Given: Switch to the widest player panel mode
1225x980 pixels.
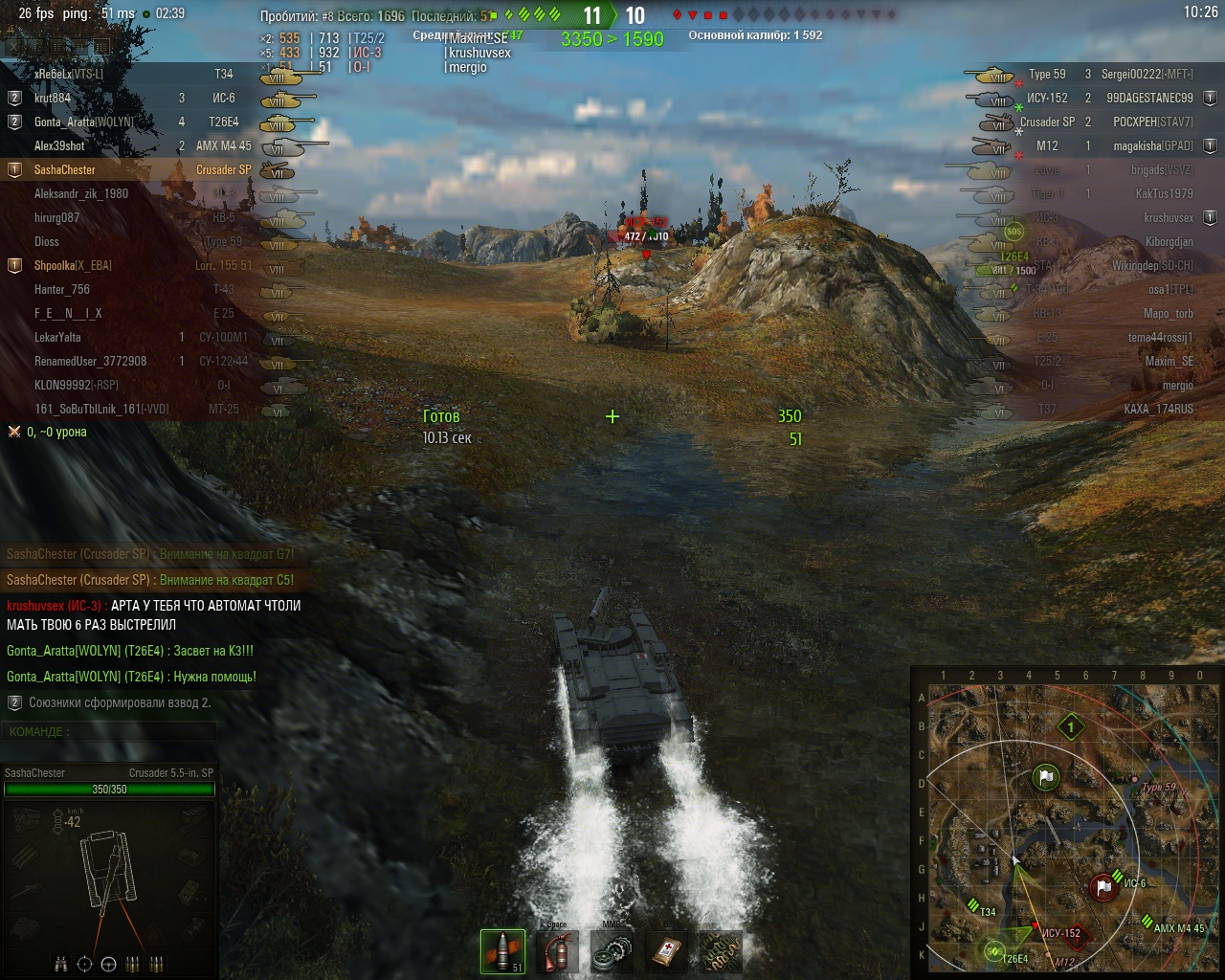Looking at the screenshot, I should 101,46.
